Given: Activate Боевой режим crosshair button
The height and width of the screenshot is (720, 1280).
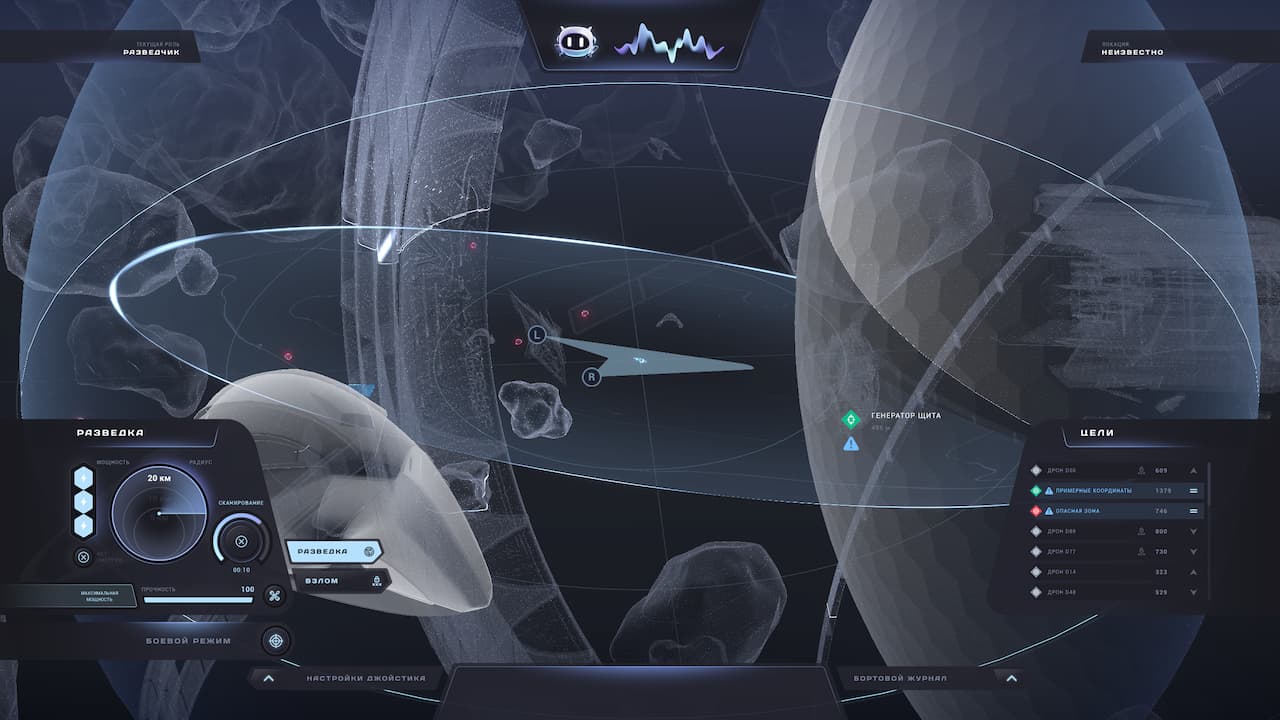Looking at the screenshot, I should click(275, 640).
